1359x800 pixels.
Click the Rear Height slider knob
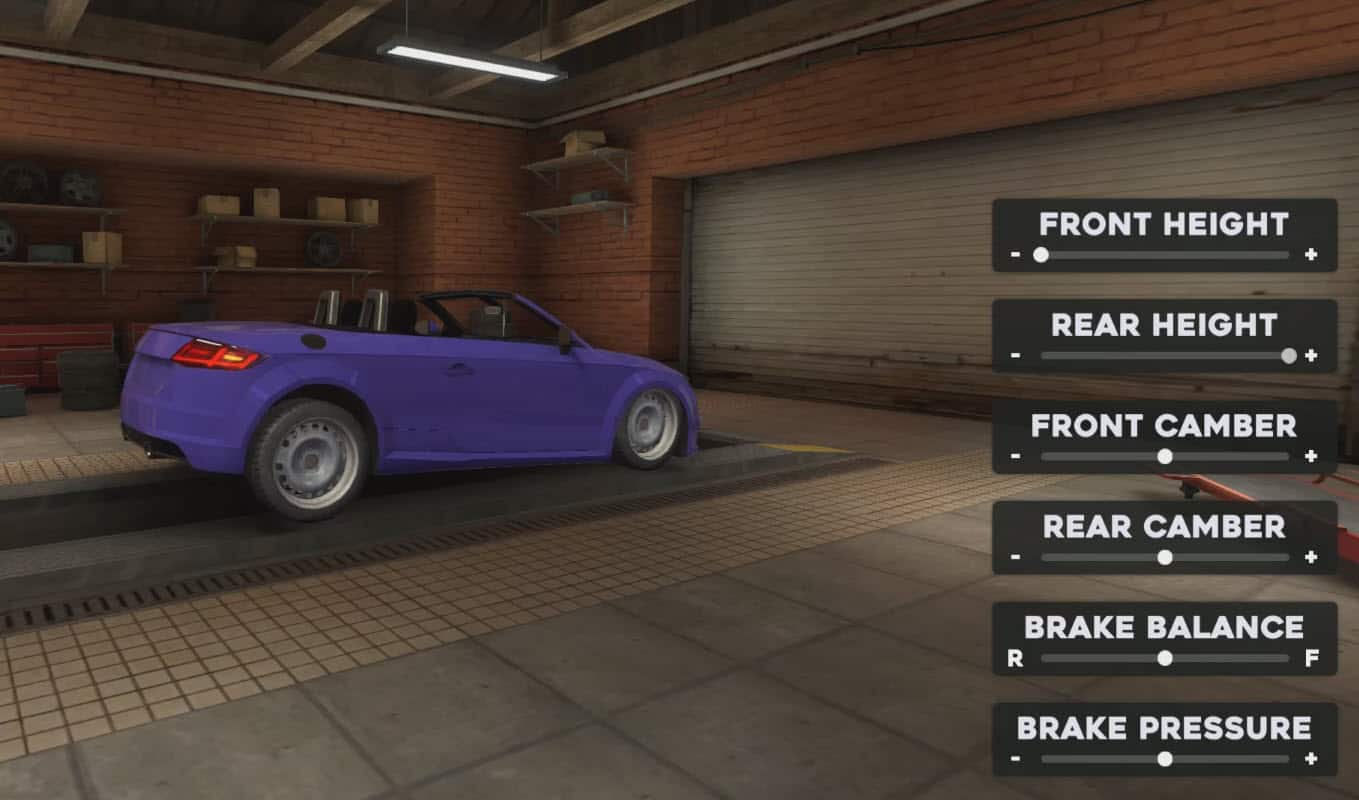1289,356
